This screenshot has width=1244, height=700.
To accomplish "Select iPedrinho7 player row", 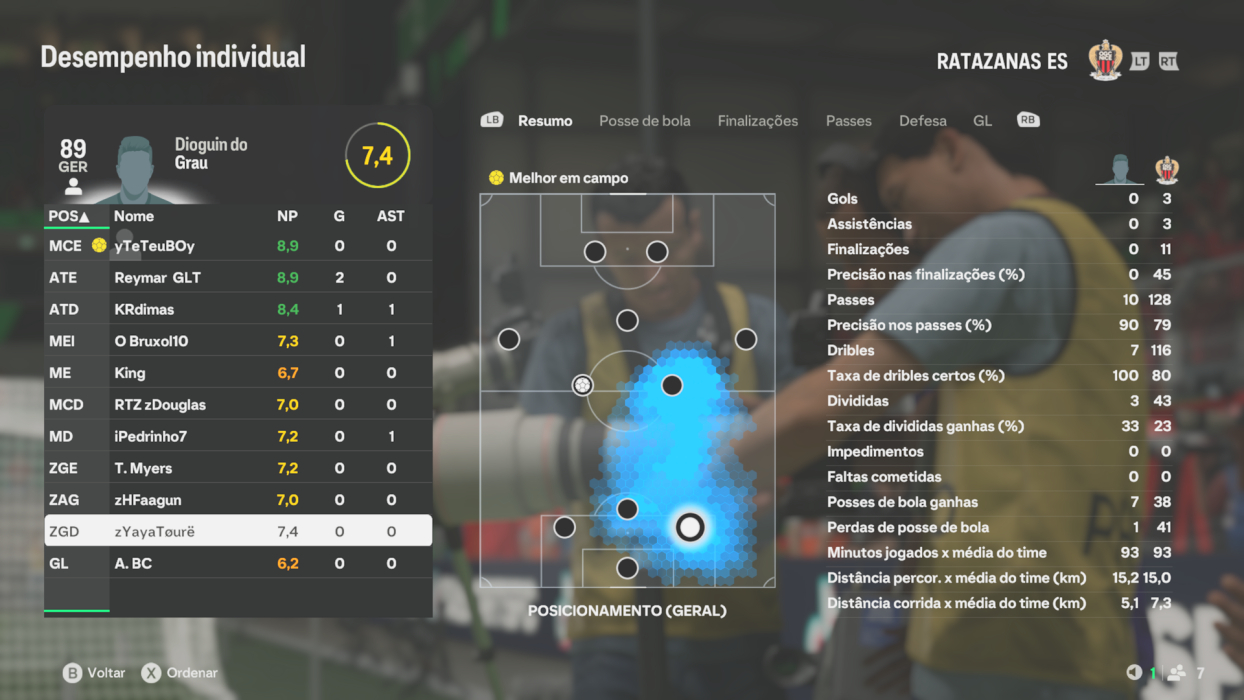I will coord(238,437).
